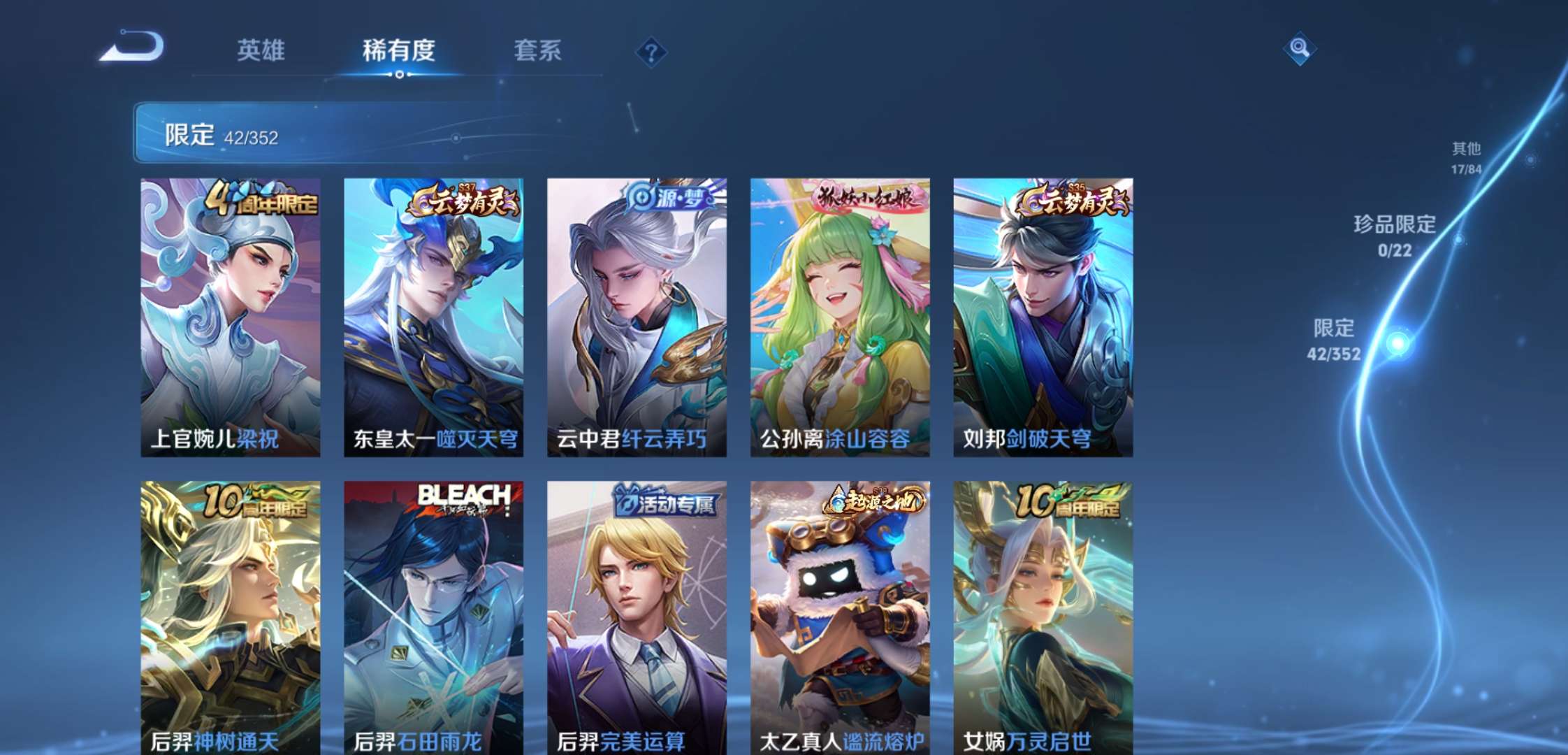The height and width of the screenshot is (755, 1568).
Task: Click the 后羿 完美运算 skin label
Action: click(620, 743)
